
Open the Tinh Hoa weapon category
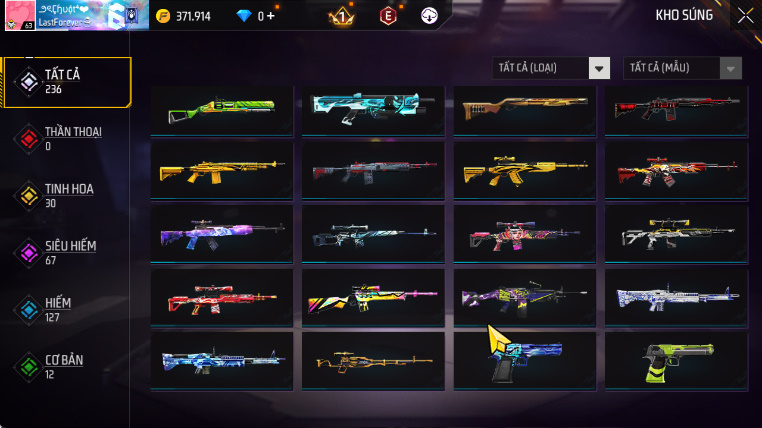(67, 195)
